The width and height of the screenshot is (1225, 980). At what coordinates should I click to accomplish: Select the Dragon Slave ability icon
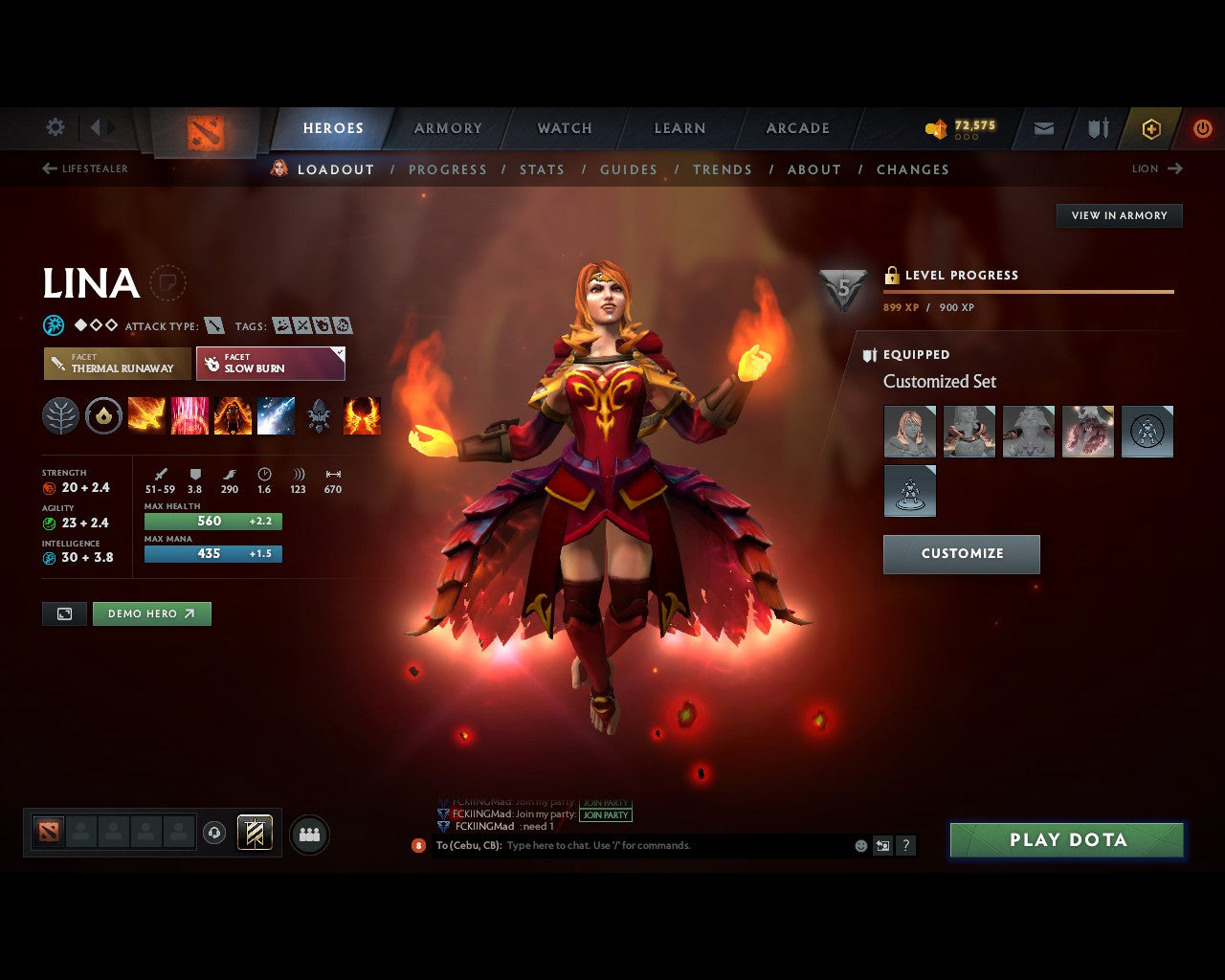pos(146,413)
